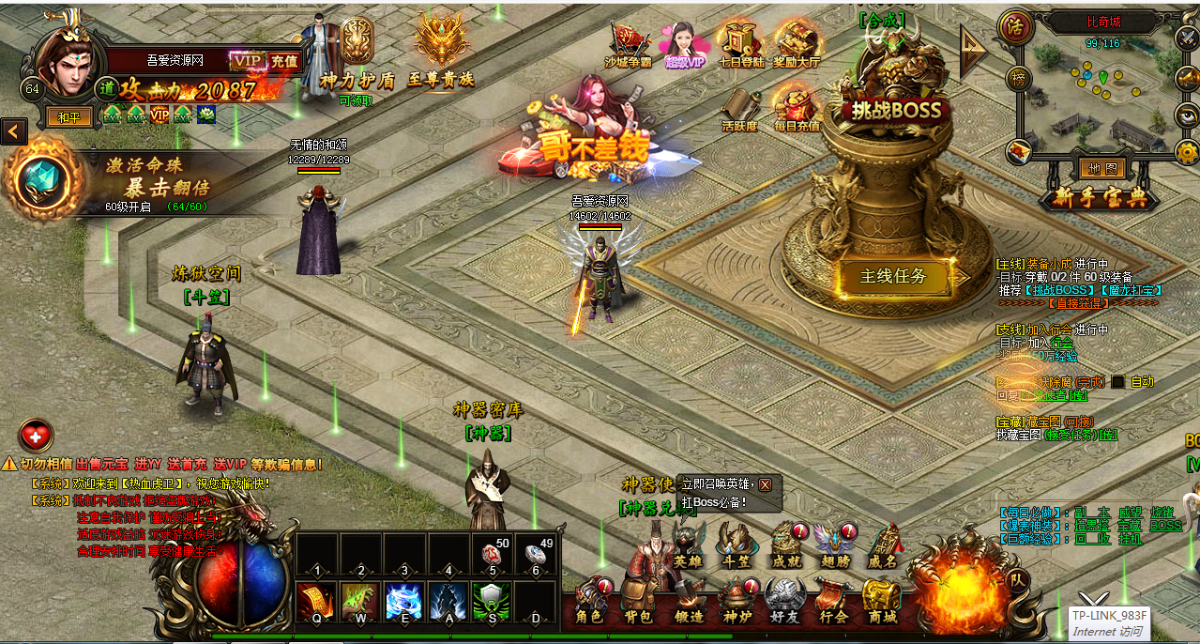Click the 充值 recharge button
The width and height of the screenshot is (1200, 644).
[284, 61]
